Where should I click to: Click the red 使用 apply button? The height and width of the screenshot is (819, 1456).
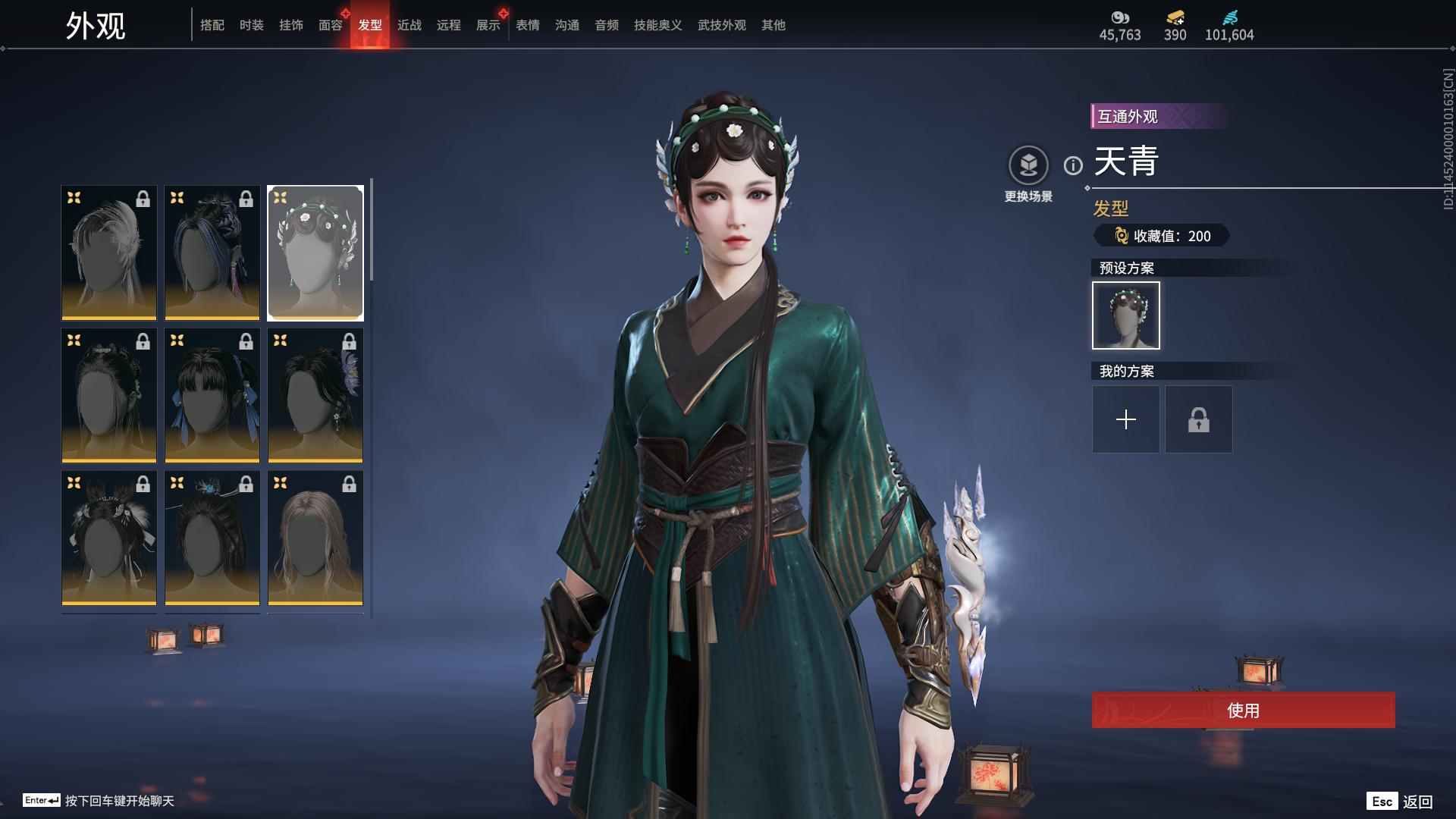pos(1241,711)
